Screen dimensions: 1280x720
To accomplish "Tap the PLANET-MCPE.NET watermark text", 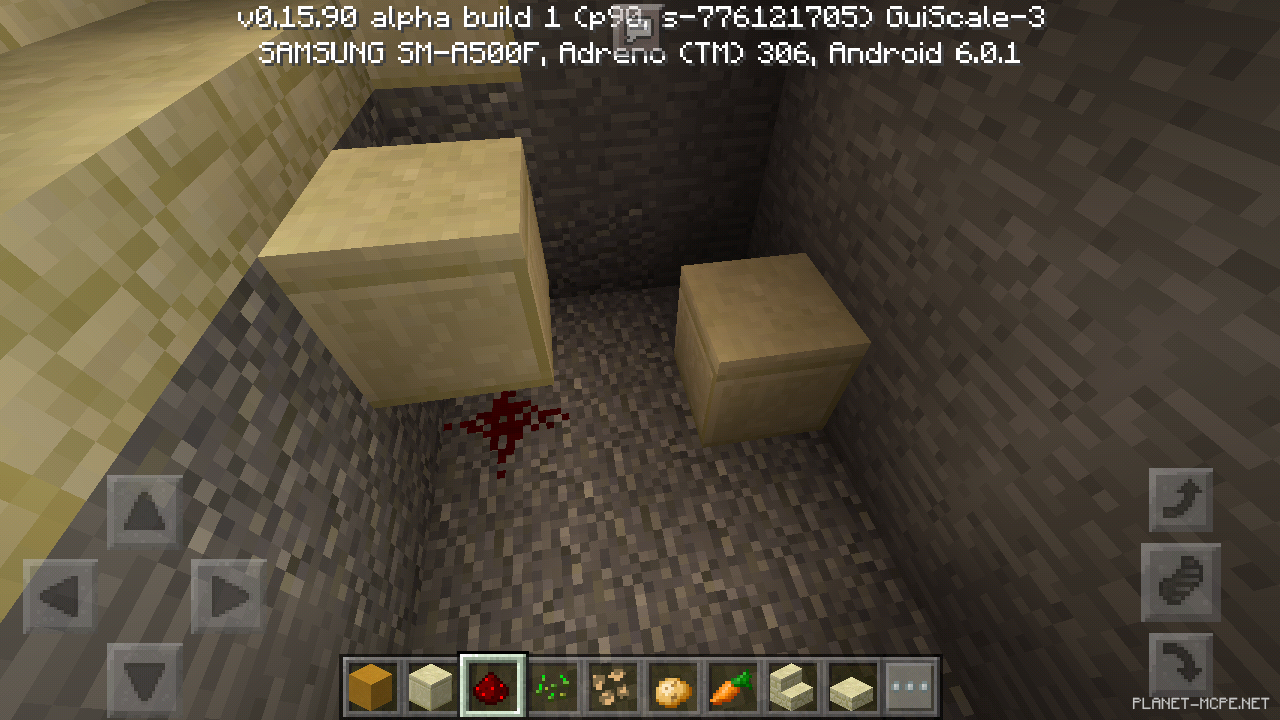I will tap(1199, 703).
